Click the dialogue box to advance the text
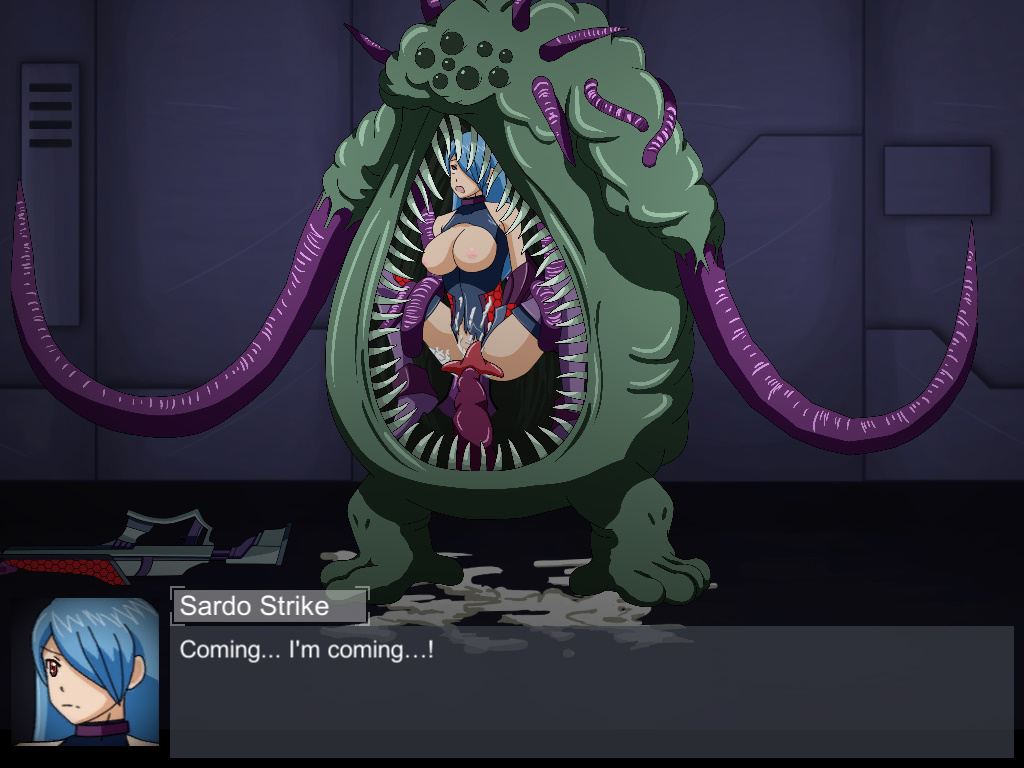 [590, 690]
